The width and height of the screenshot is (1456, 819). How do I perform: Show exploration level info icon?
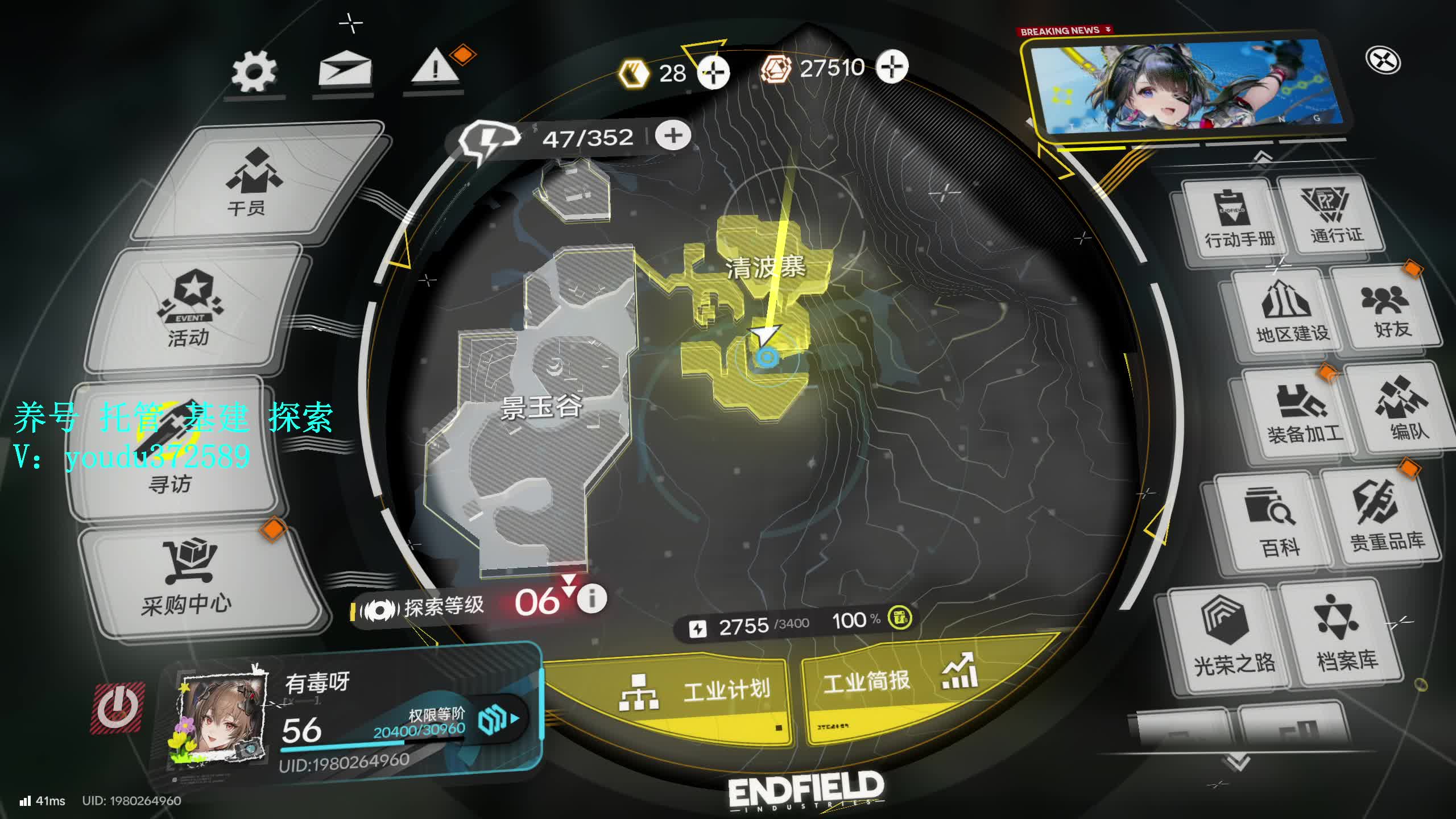click(x=591, y=598)
